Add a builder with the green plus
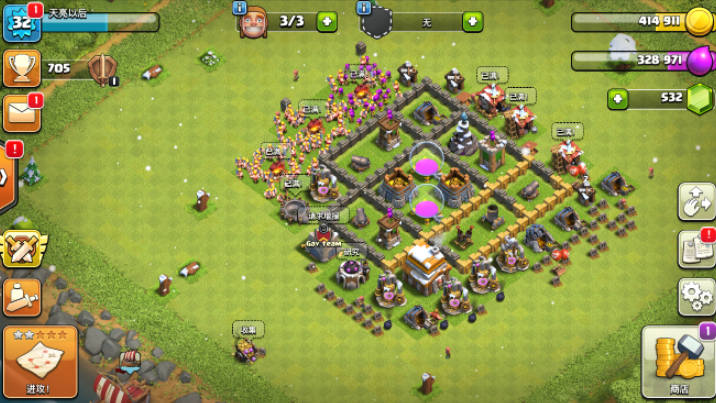Image resolution: width=716 pixels, height=403 pixels. point(327,21)
